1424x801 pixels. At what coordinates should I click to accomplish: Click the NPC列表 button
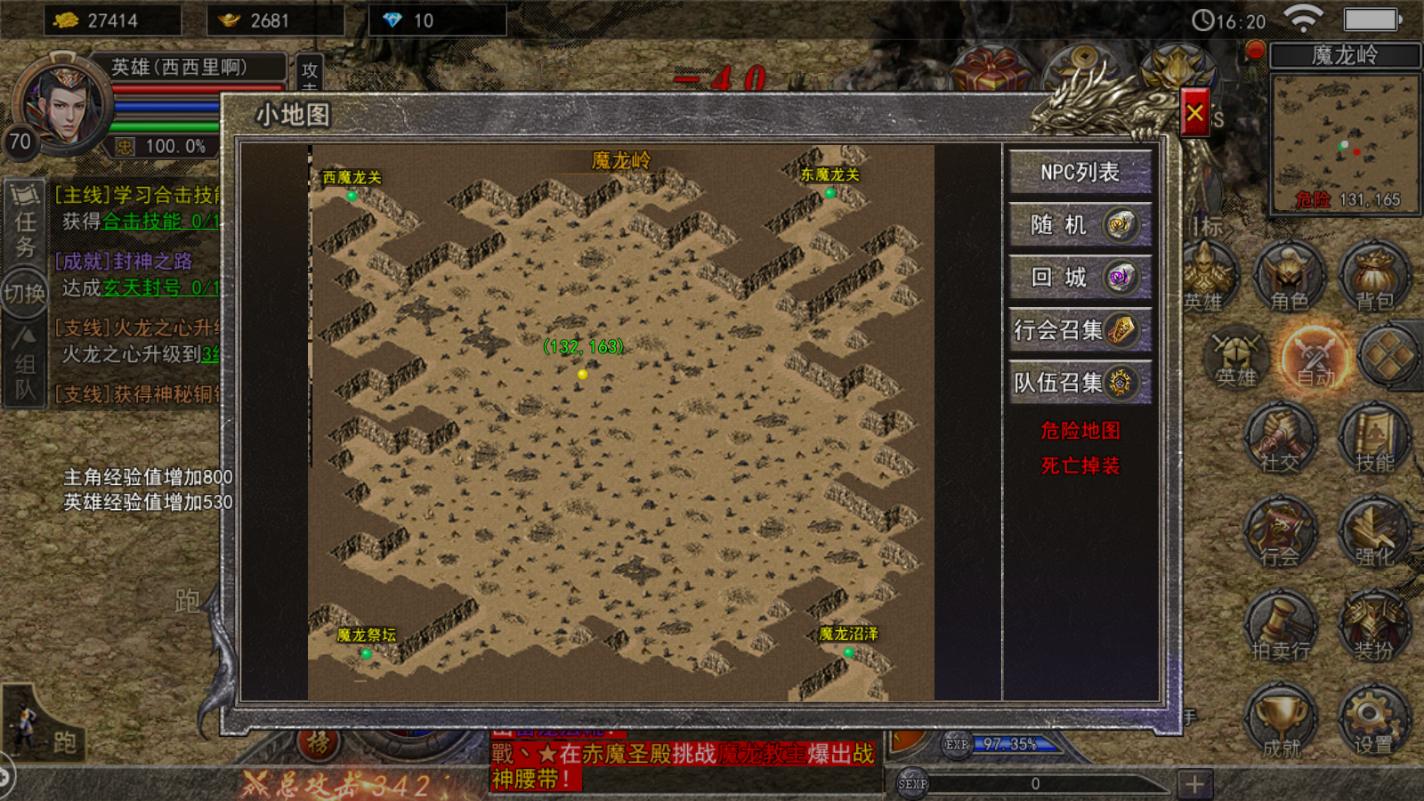(x=1081, y=173)
